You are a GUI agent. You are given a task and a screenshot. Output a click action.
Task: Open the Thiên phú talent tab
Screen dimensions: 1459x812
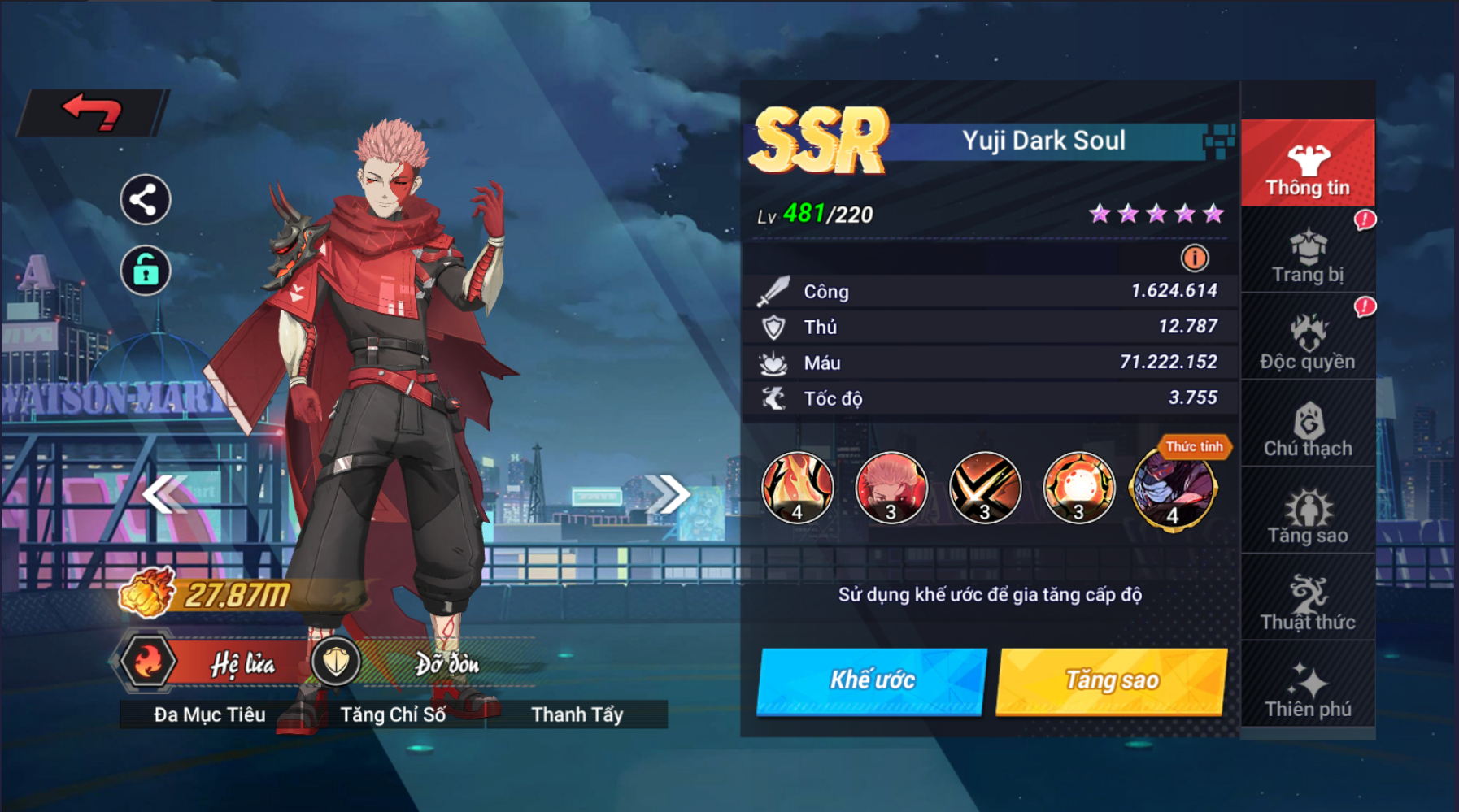(1307, 690)
